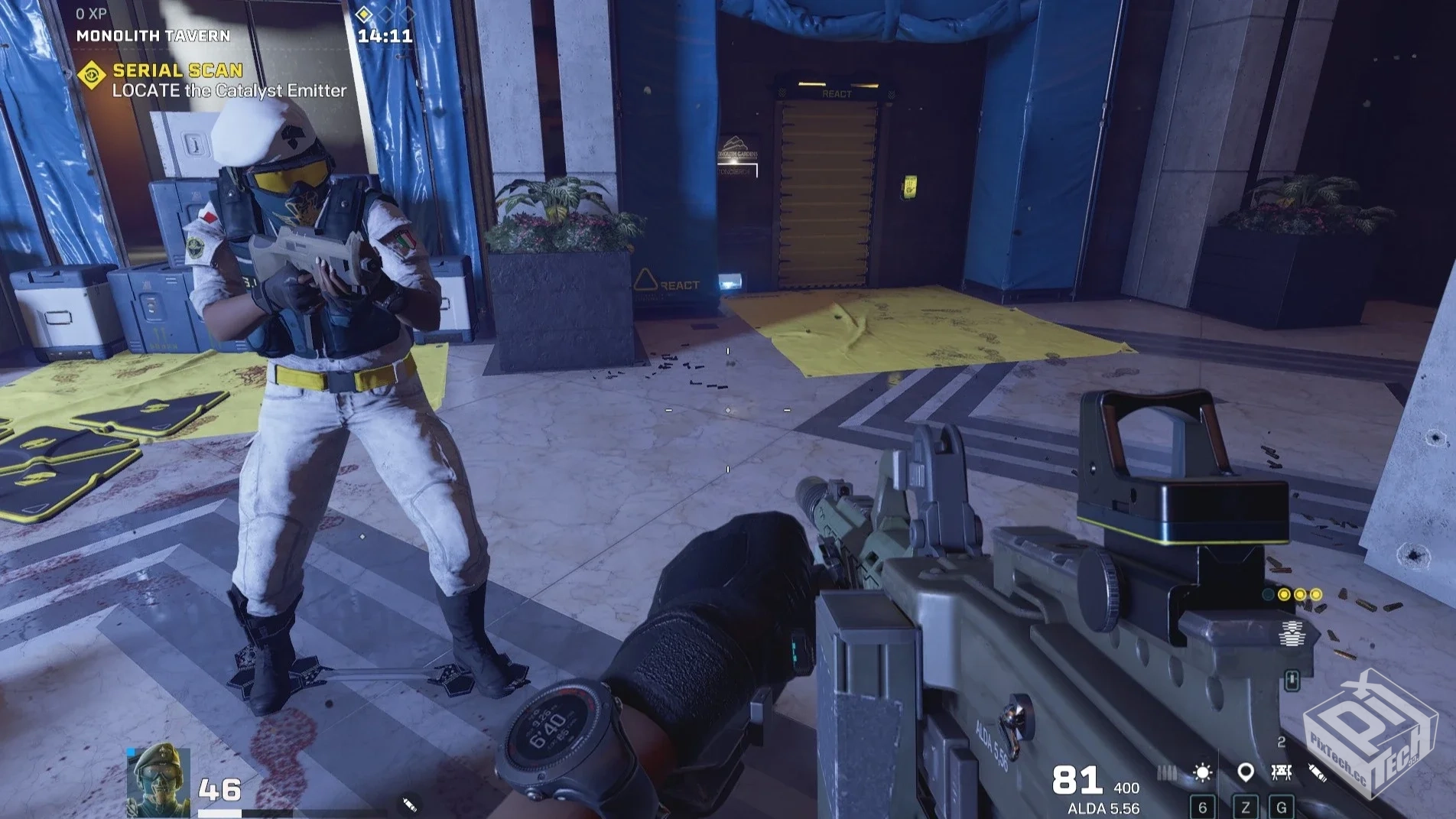Click the Serial Scan objective icon
The image size is (1456, 819).
(92, 76)
